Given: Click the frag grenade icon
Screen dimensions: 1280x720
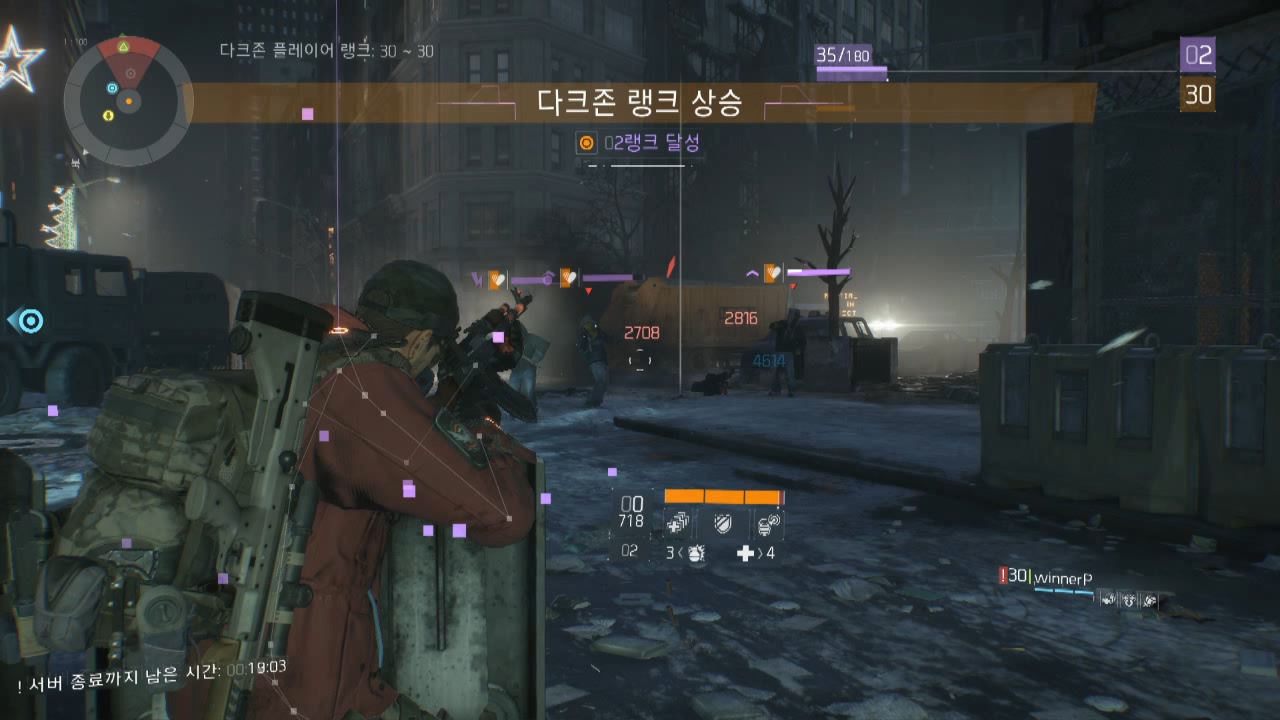Looking at the screenshot, I should 696,553.
